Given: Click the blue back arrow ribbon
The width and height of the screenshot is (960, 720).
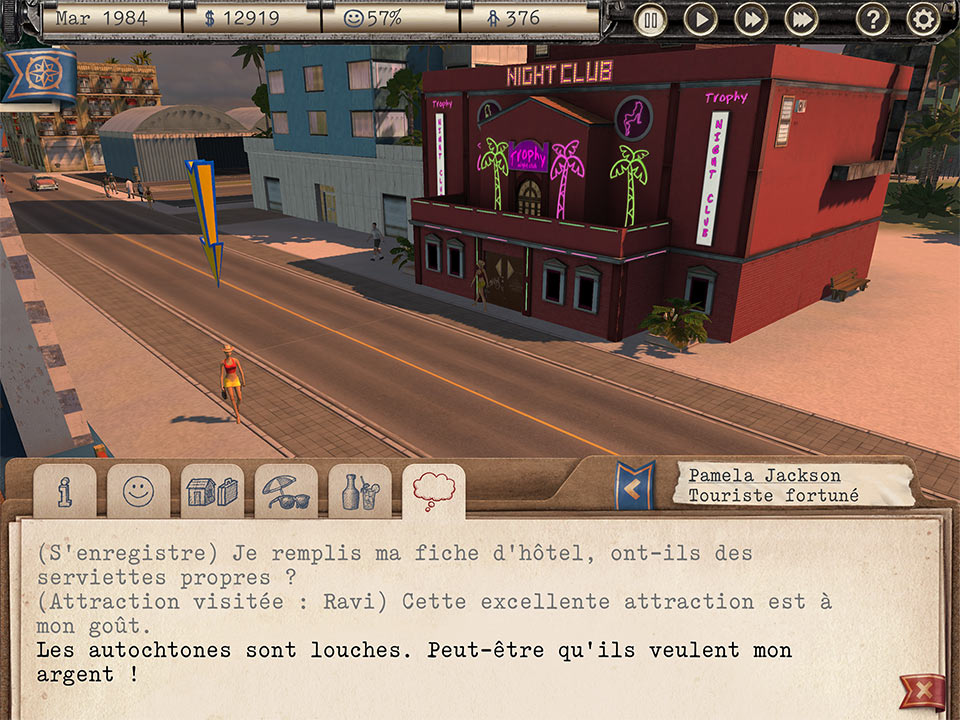Looking at the screenshot, I should pos(633,487).
